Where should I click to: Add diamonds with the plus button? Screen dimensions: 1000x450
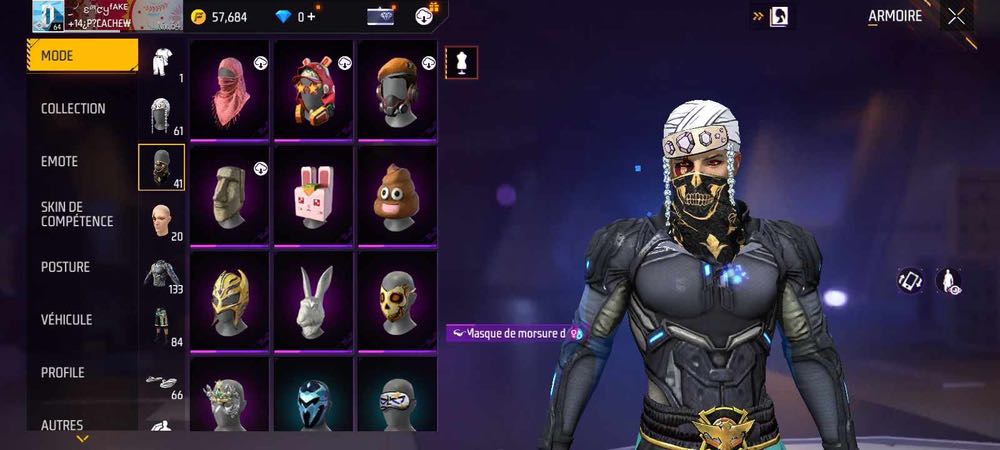coord(311,16)
